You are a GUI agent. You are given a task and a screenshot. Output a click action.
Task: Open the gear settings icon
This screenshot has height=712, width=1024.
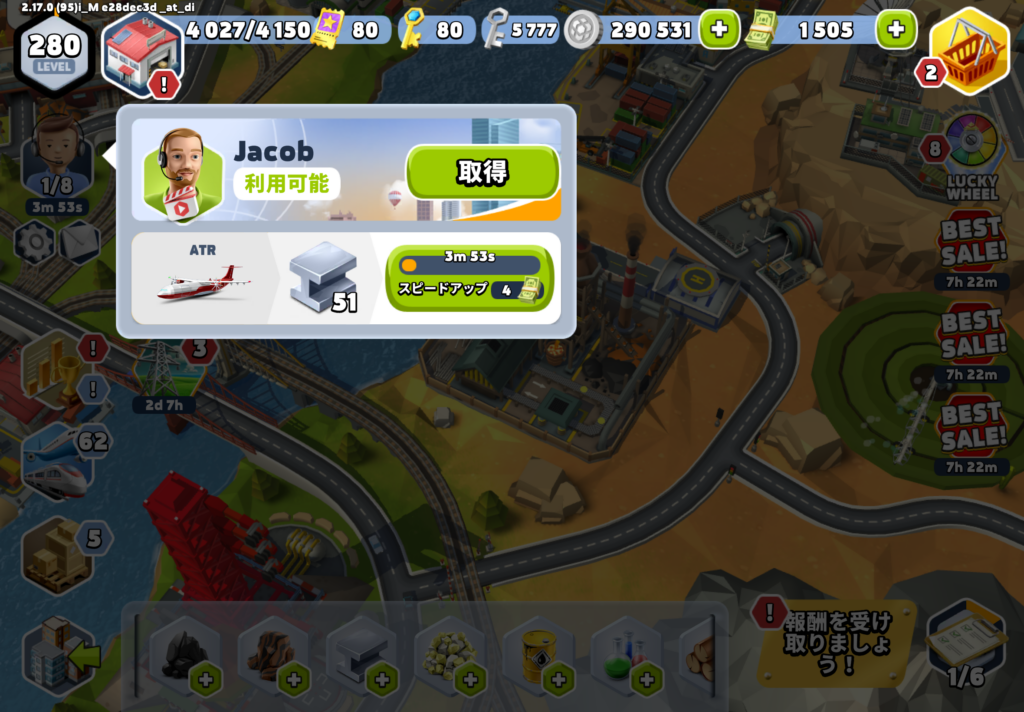[35, 242]
